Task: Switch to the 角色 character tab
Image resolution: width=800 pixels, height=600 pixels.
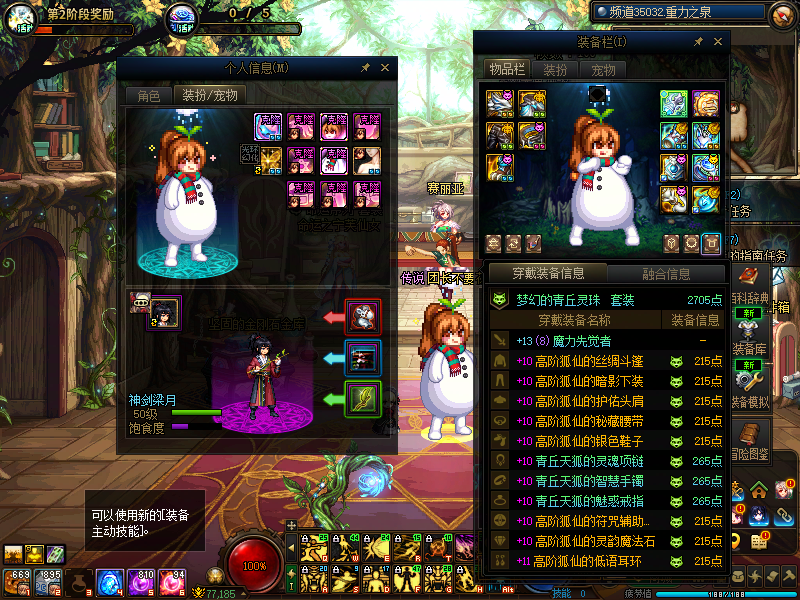Action: pos(148,96)
